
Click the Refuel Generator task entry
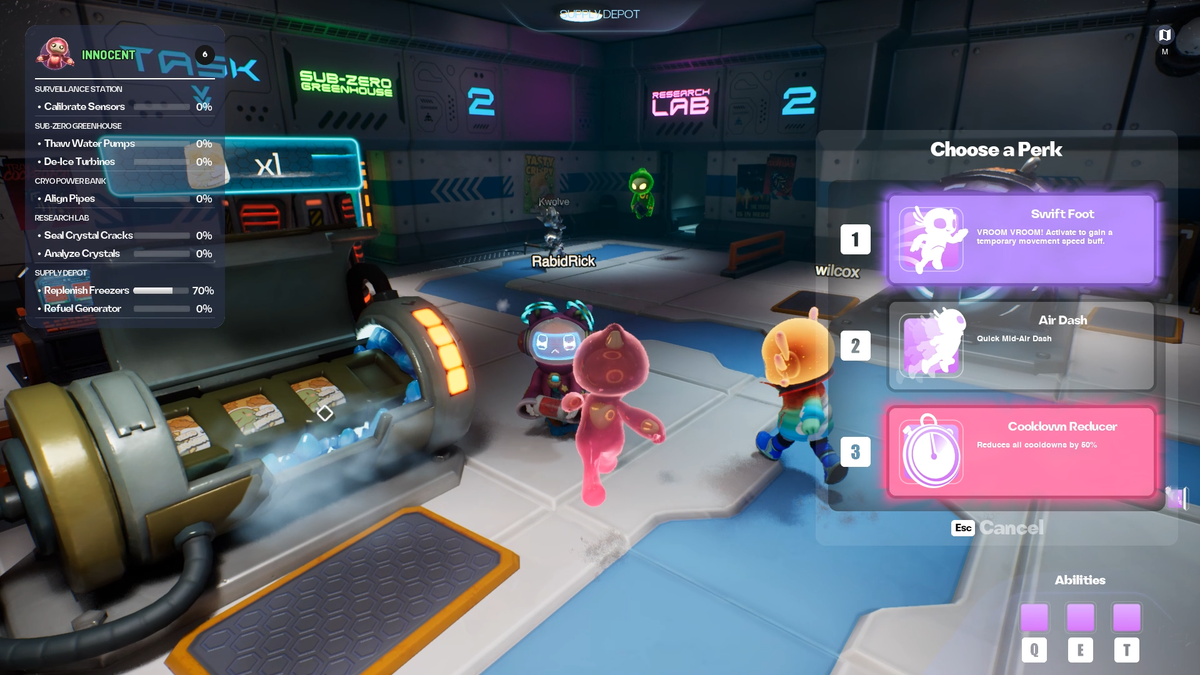(x=83, y=309)
